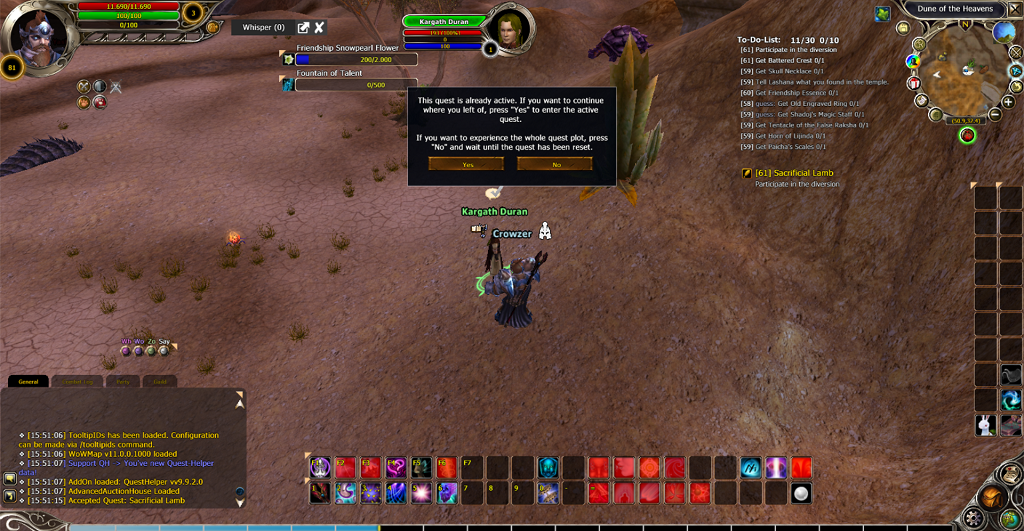
Task: Pop out the Whisper chat window
Action: tap(303, 27)
